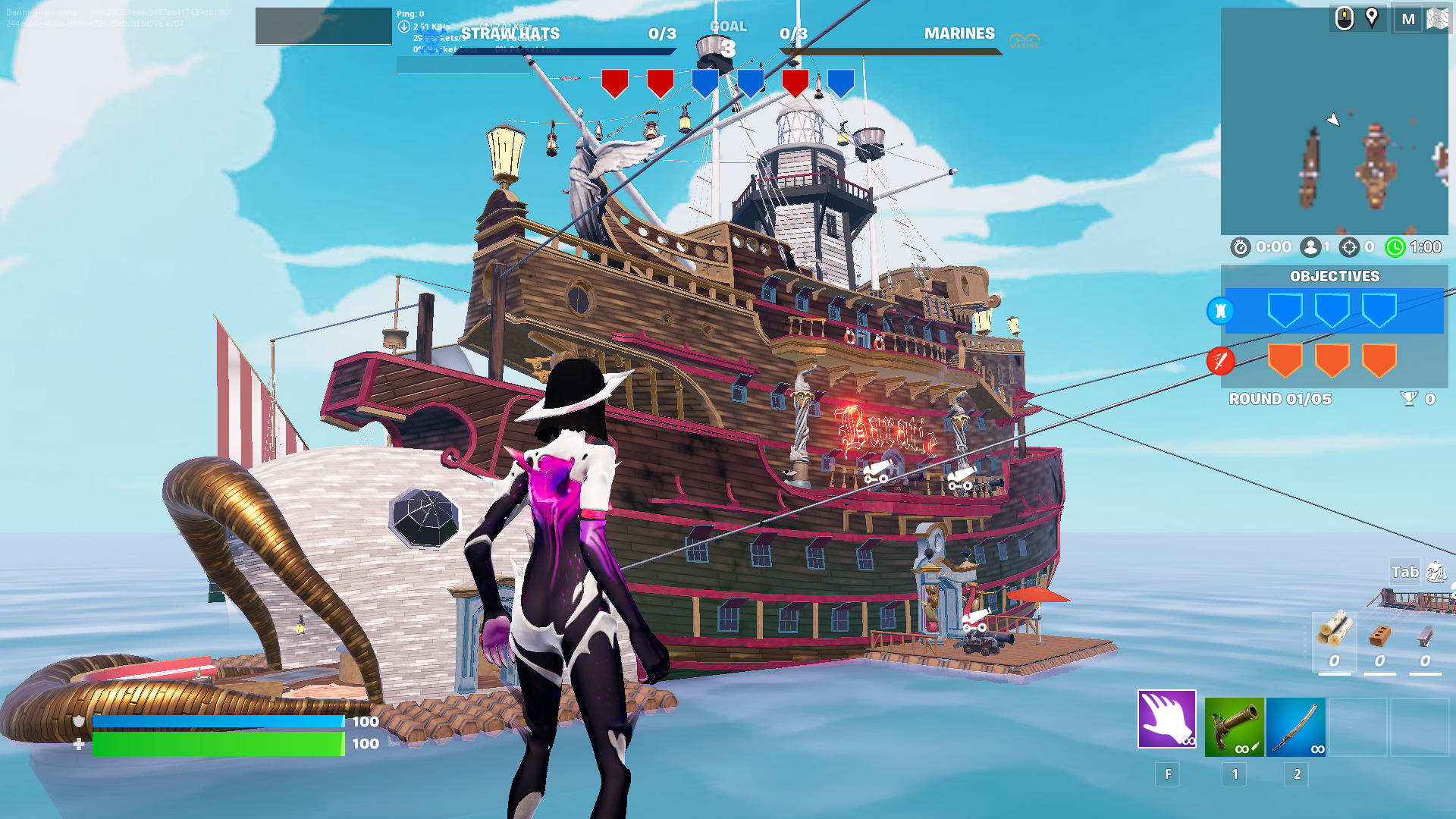Choose the brick building material
Screen dimensions: 1456x819
click(1379, 641)
